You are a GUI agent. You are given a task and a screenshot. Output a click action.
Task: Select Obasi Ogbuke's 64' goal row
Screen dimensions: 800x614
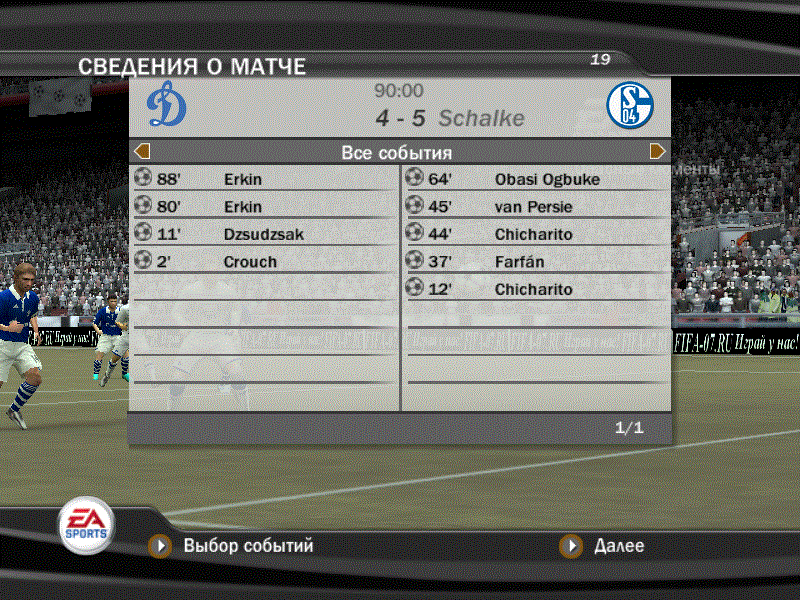pyautogui.click(x=536, y=180)
